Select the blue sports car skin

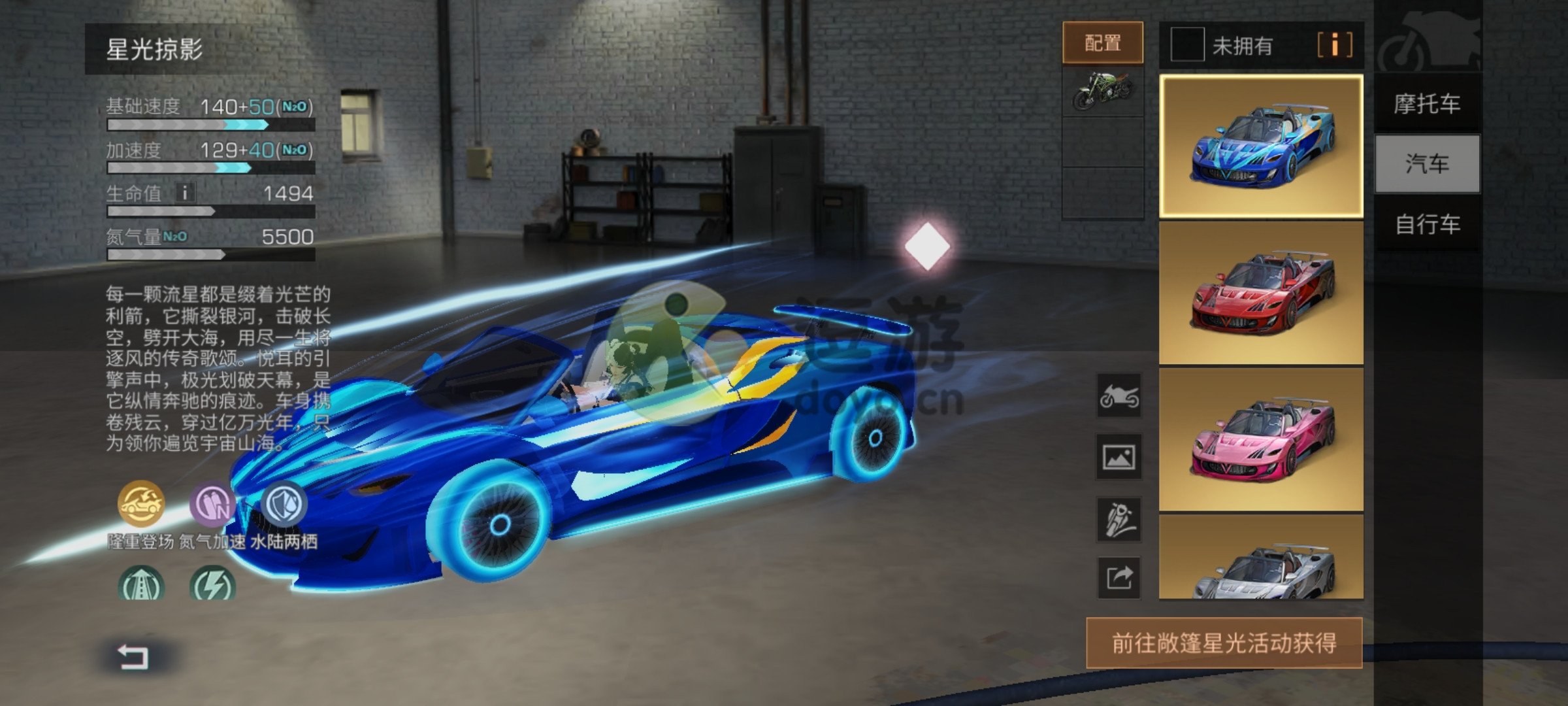(x=1261, y=146)
